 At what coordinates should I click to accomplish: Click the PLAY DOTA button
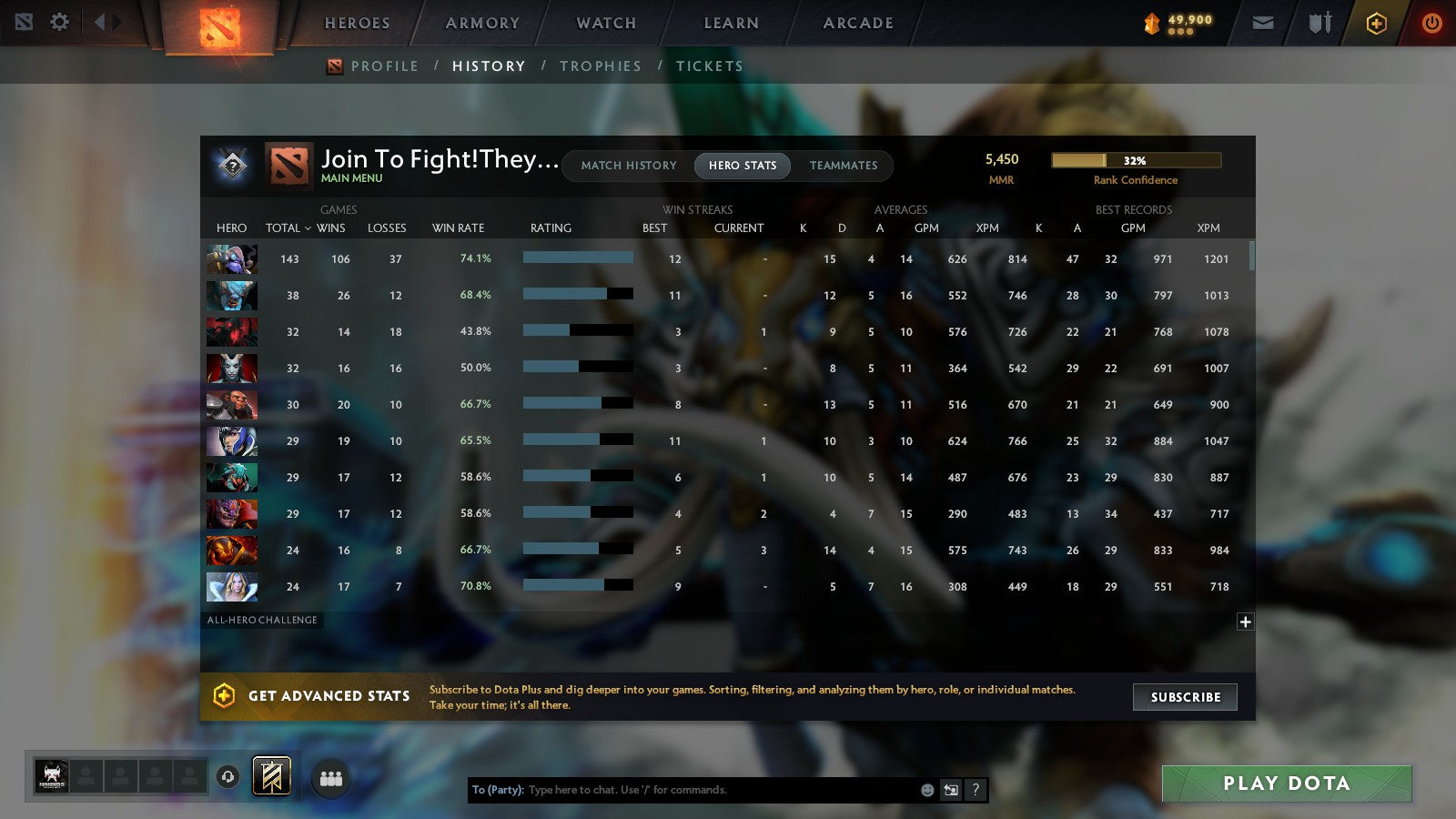pos(1286,783)
